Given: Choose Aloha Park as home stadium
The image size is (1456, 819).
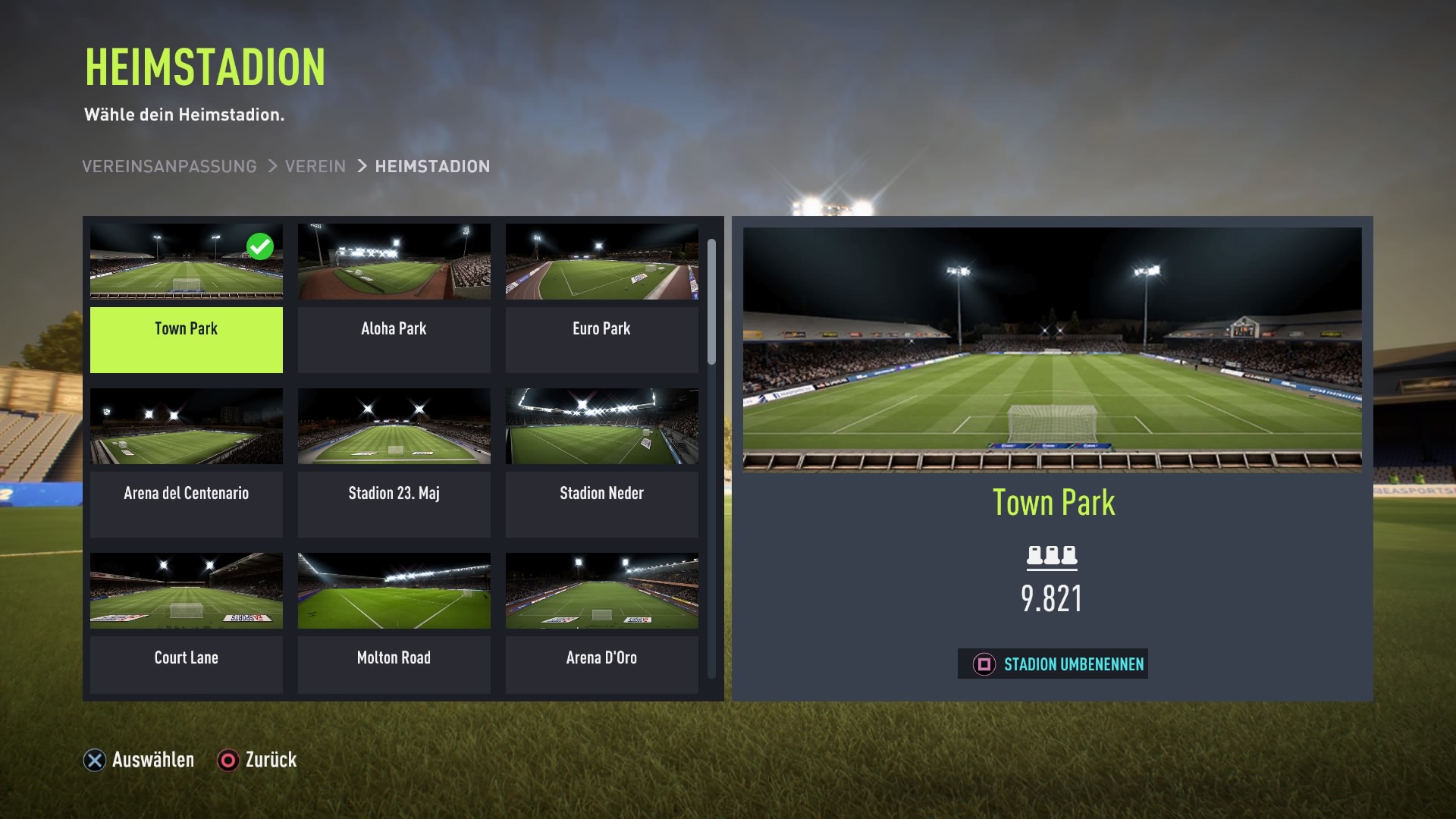Looking at the screenshot, I should pos(394,298).
